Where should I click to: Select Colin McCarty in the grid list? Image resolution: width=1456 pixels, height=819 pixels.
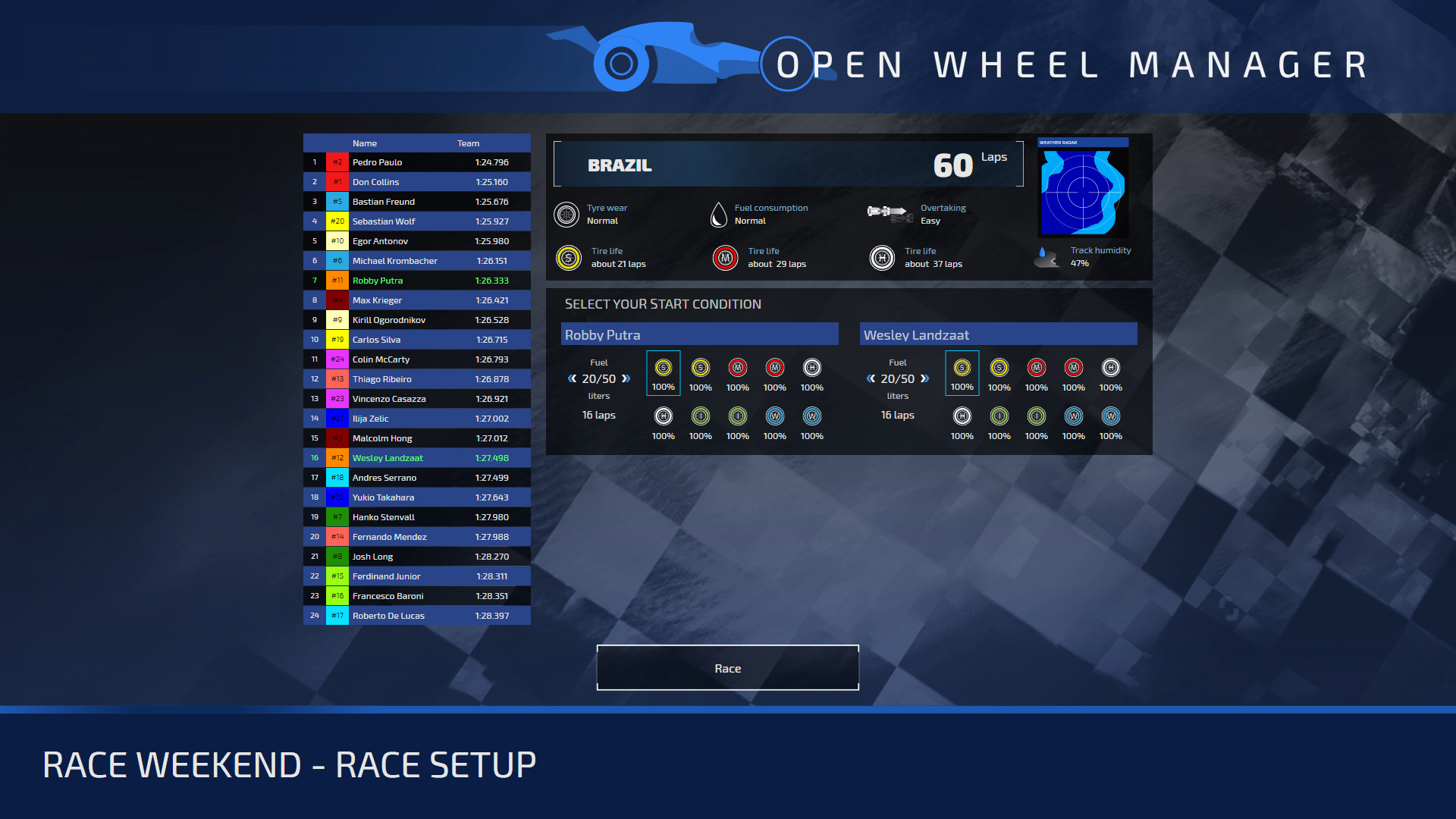(417, 359)
